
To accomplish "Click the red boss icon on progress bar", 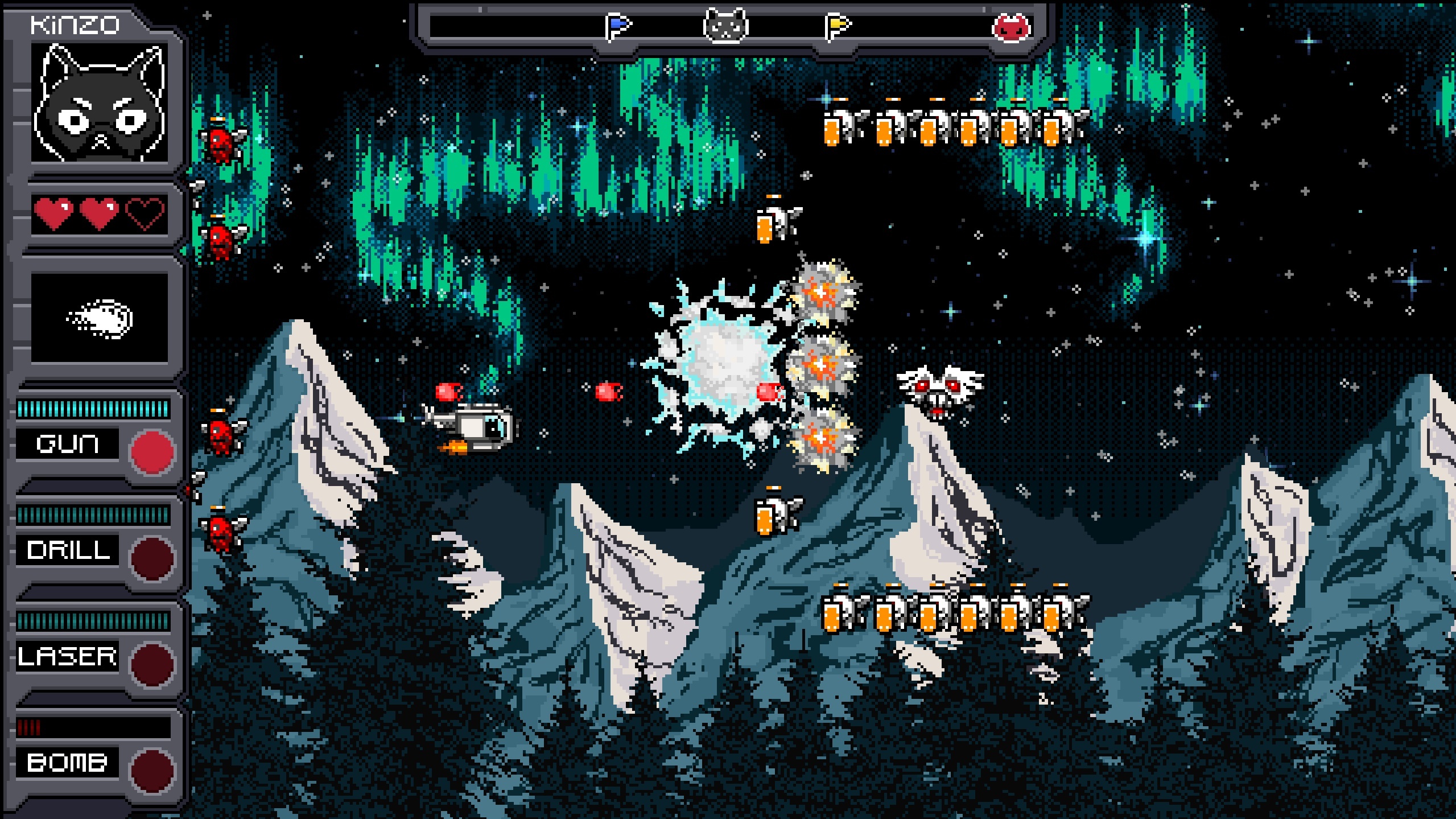I will [1011, 27].
